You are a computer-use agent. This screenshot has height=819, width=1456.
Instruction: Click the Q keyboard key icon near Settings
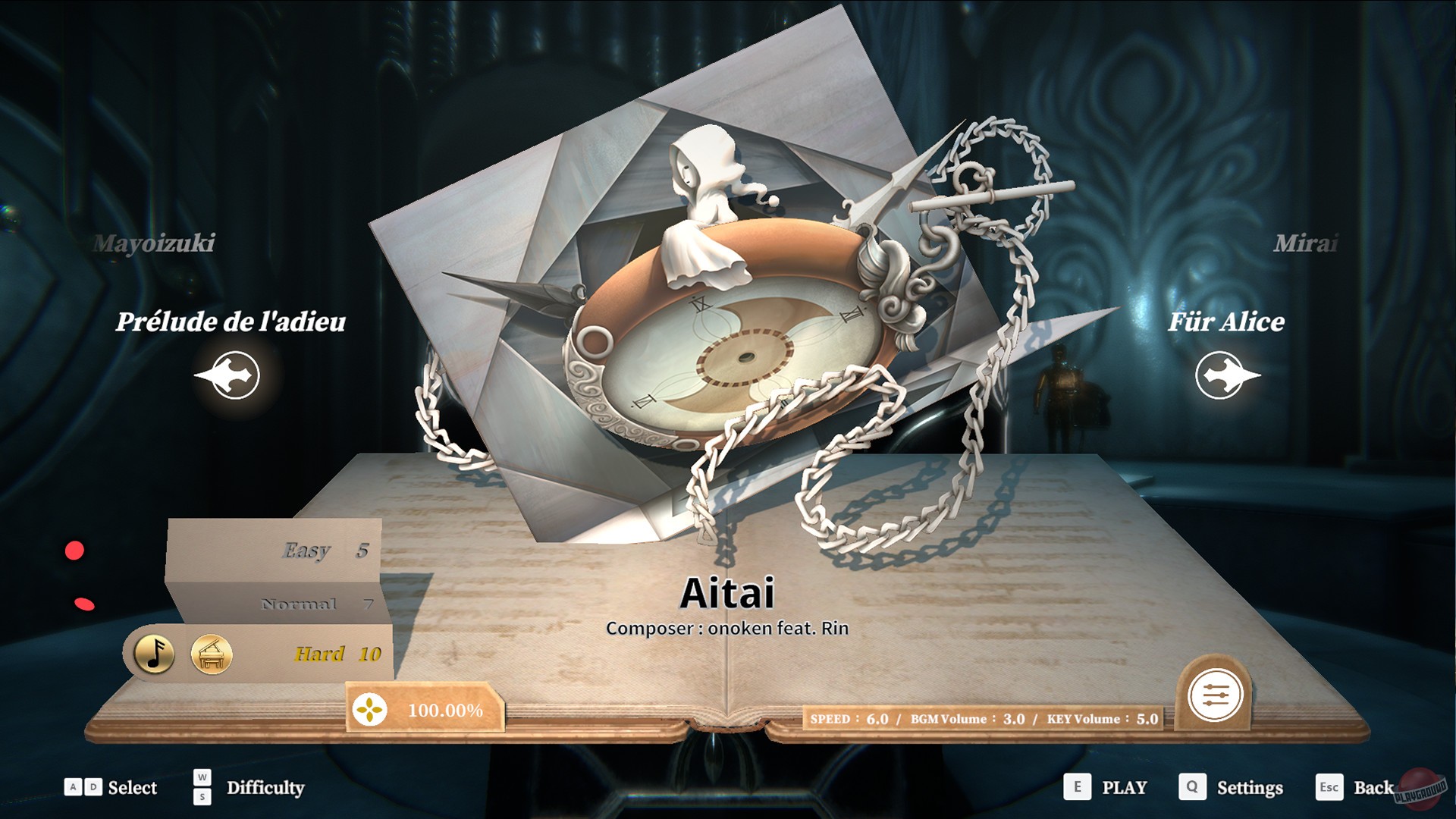coord(1192,788)
